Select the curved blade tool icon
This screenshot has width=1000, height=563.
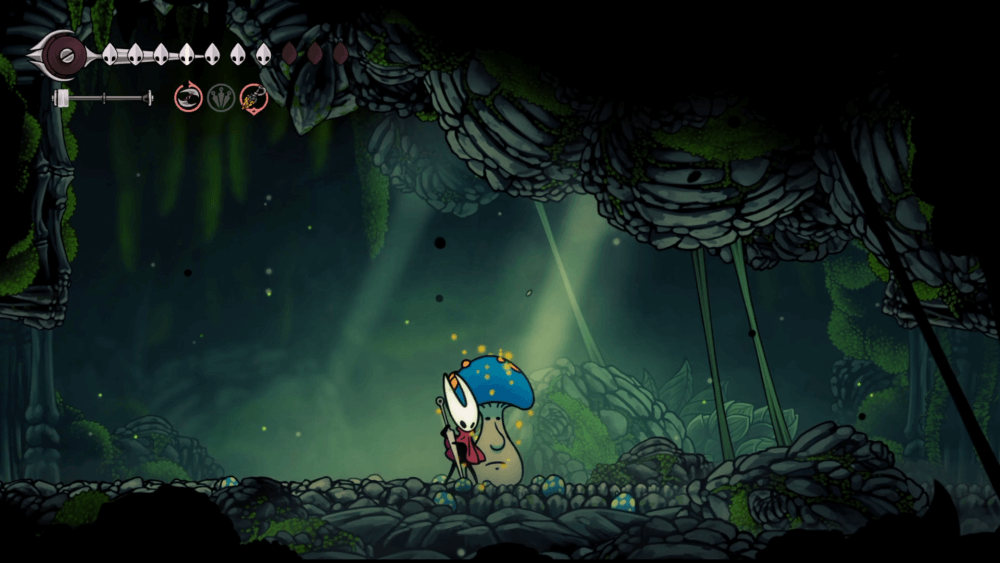pyautogui.click(x=188, y=97)
